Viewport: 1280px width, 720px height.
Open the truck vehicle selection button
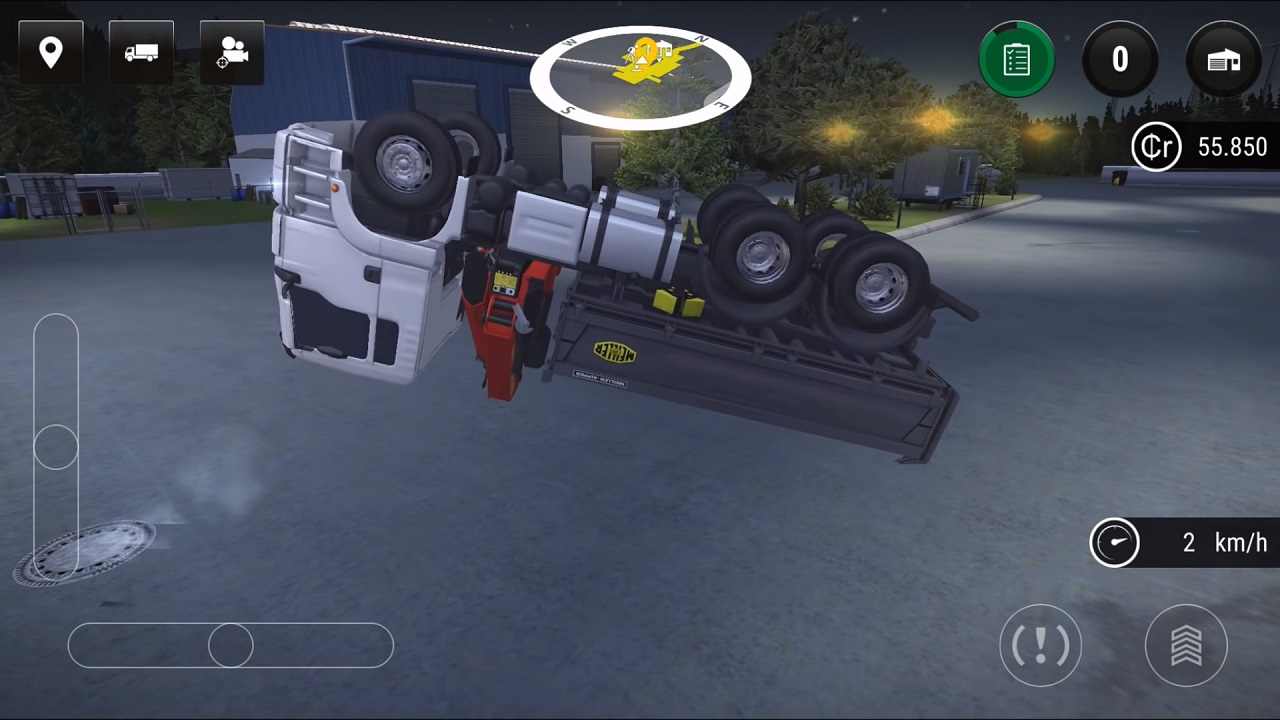[141, 52]
